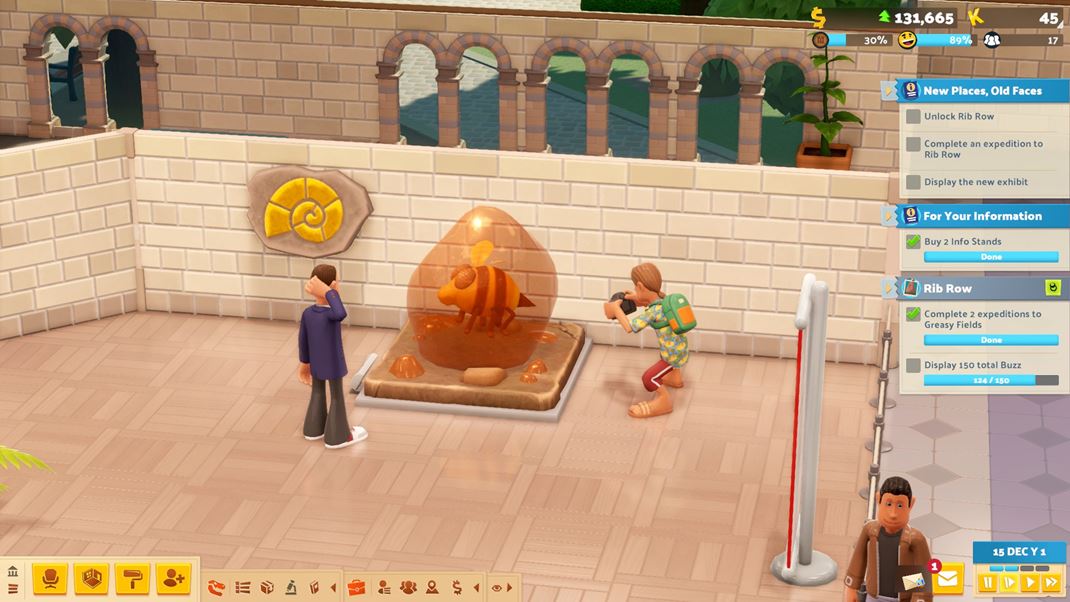Collapse the For Your Information objective panel

pos(889,216)
